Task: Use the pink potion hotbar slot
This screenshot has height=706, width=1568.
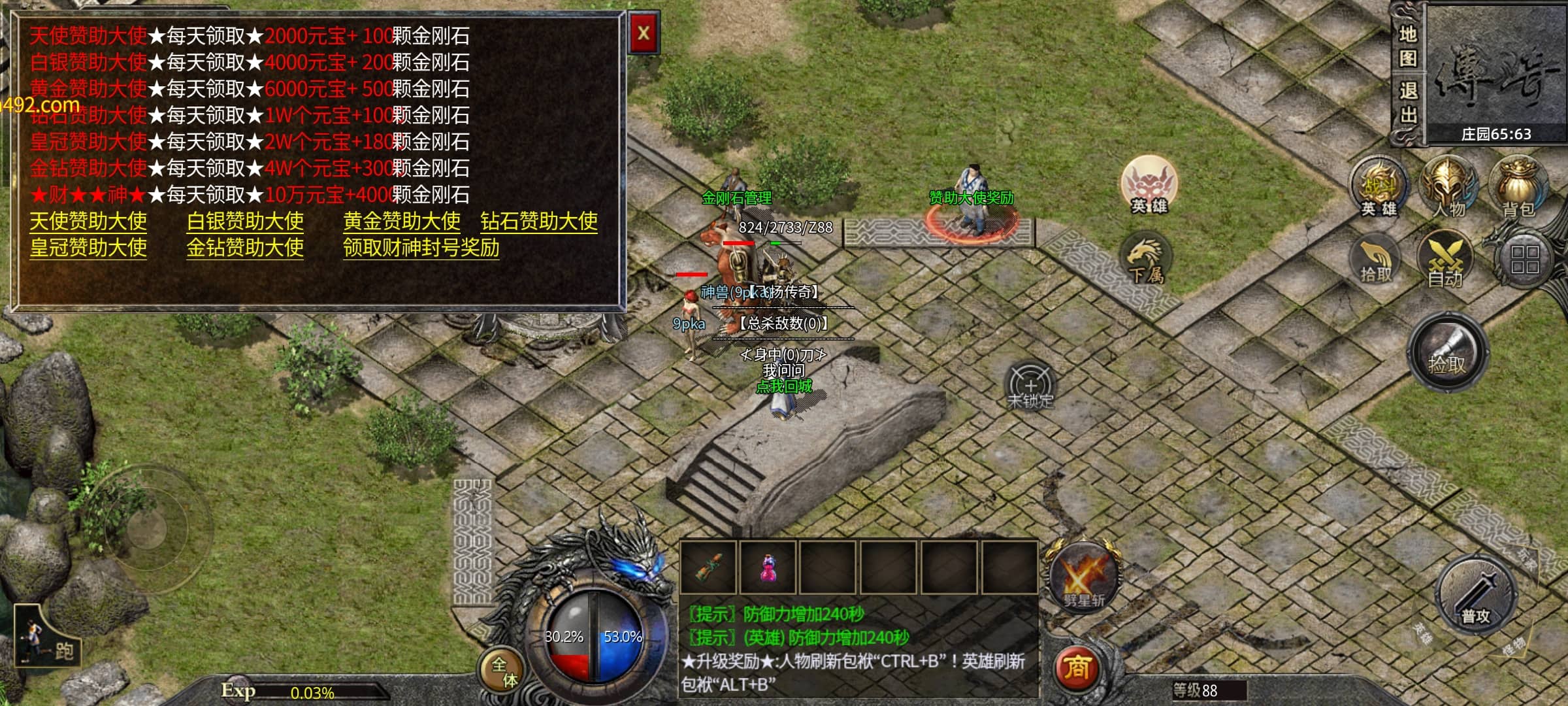Action: click(x=768, y=567)
